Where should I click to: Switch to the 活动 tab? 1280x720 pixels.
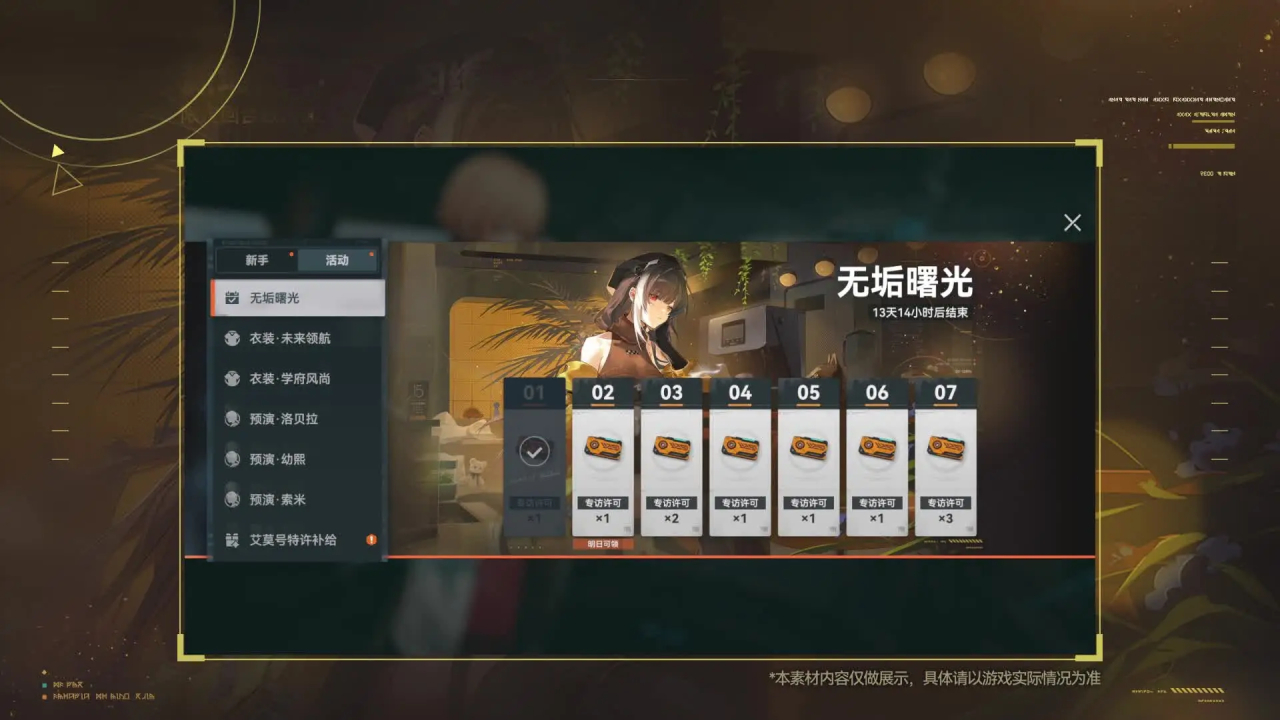337,259
